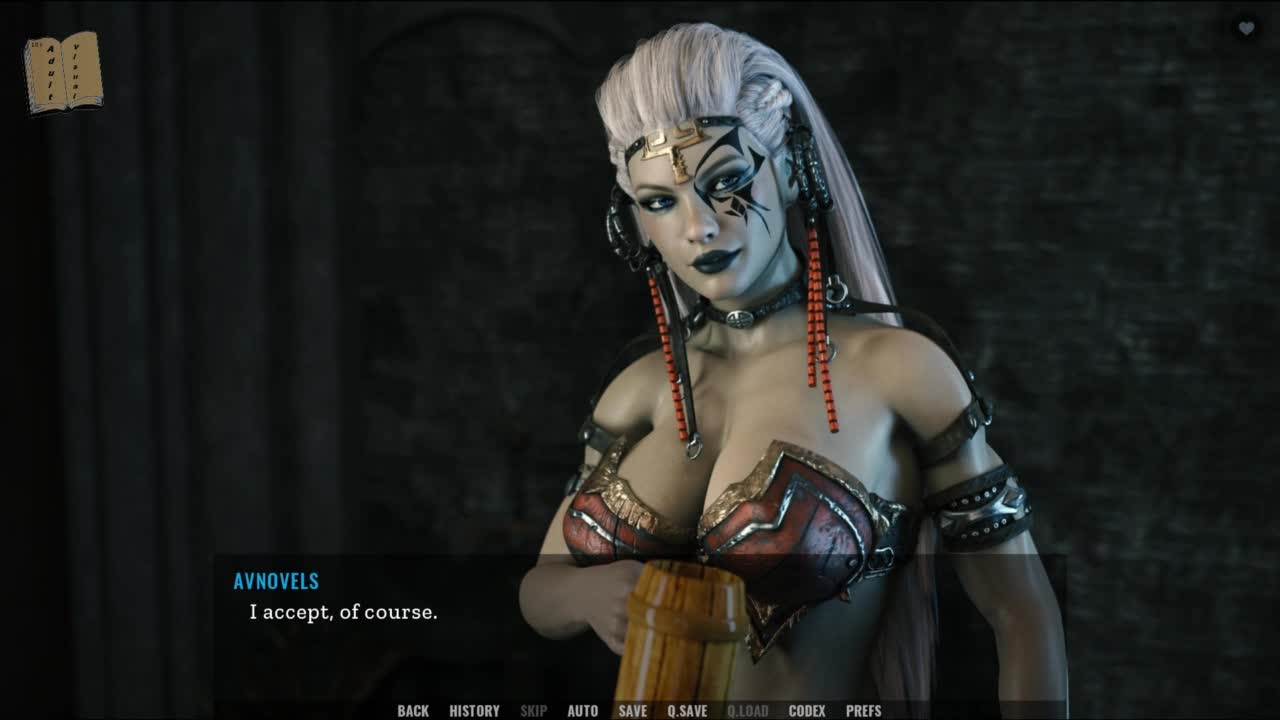Enable Auto advance mode
The image size is (1280, 720).
pos(582,711)
